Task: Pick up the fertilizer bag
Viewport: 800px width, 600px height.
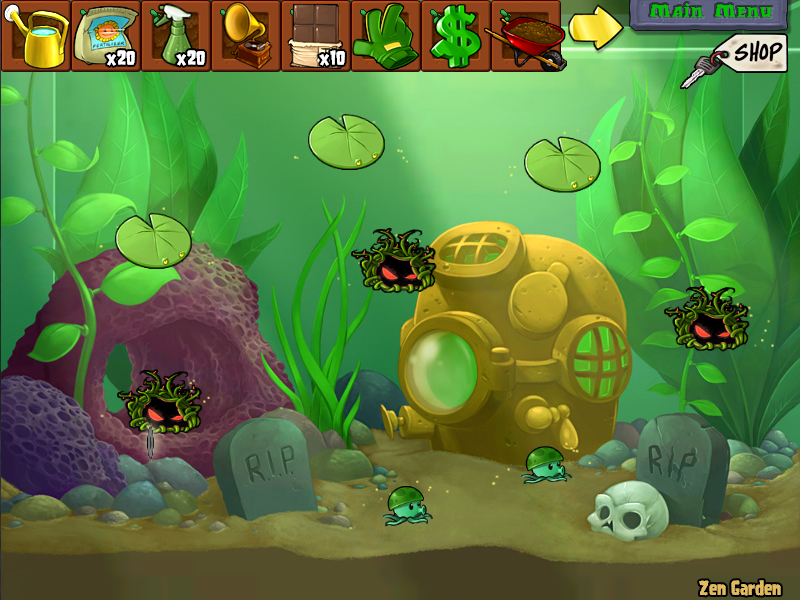Action: point(105,36)
